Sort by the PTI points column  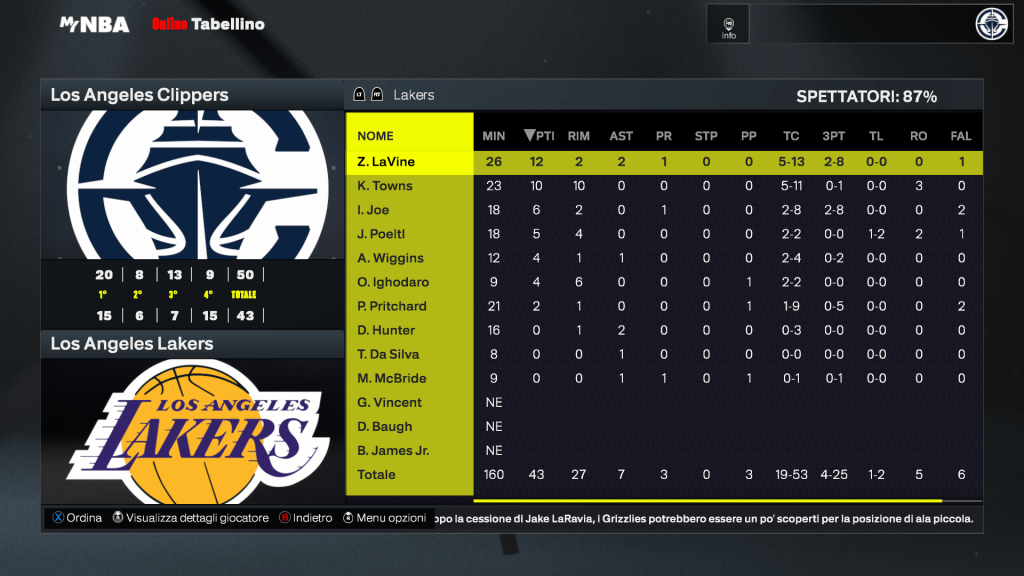click(x=539, y=136)
